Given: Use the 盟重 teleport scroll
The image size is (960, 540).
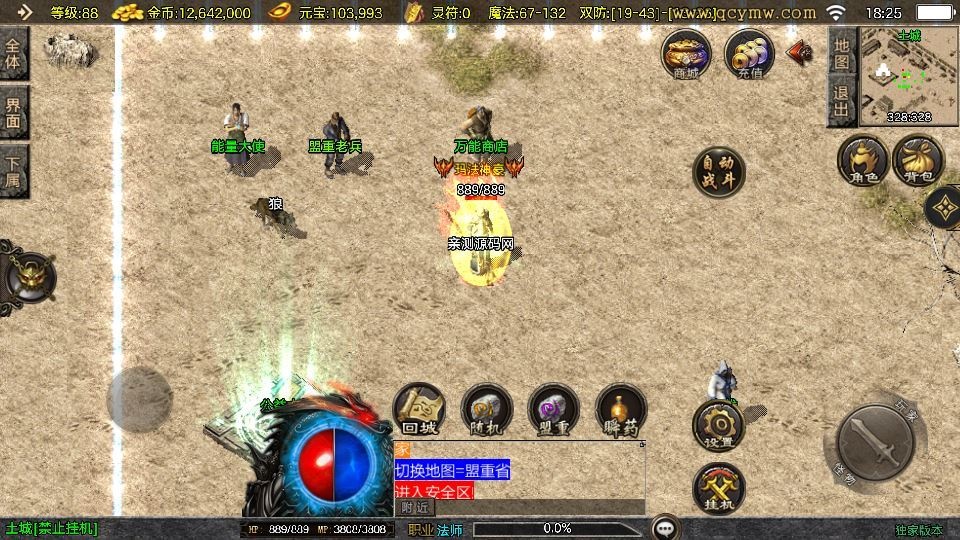Looking at the screenshot, I should pos(553,410).
